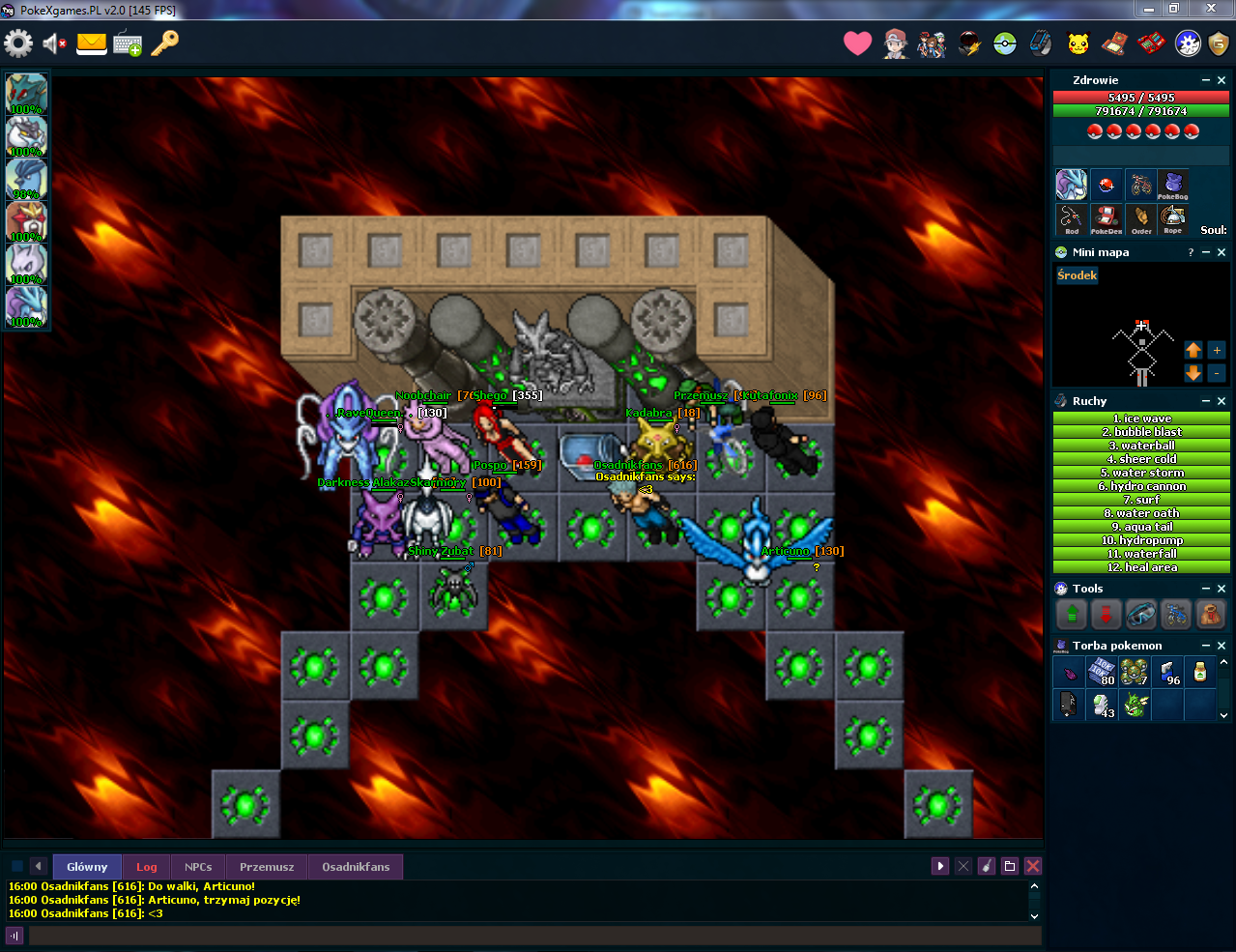The height and width of the screenshot is (952, 1236).
Task: Cast hydro cannon from the moves list
Action: coord(1141,486)
